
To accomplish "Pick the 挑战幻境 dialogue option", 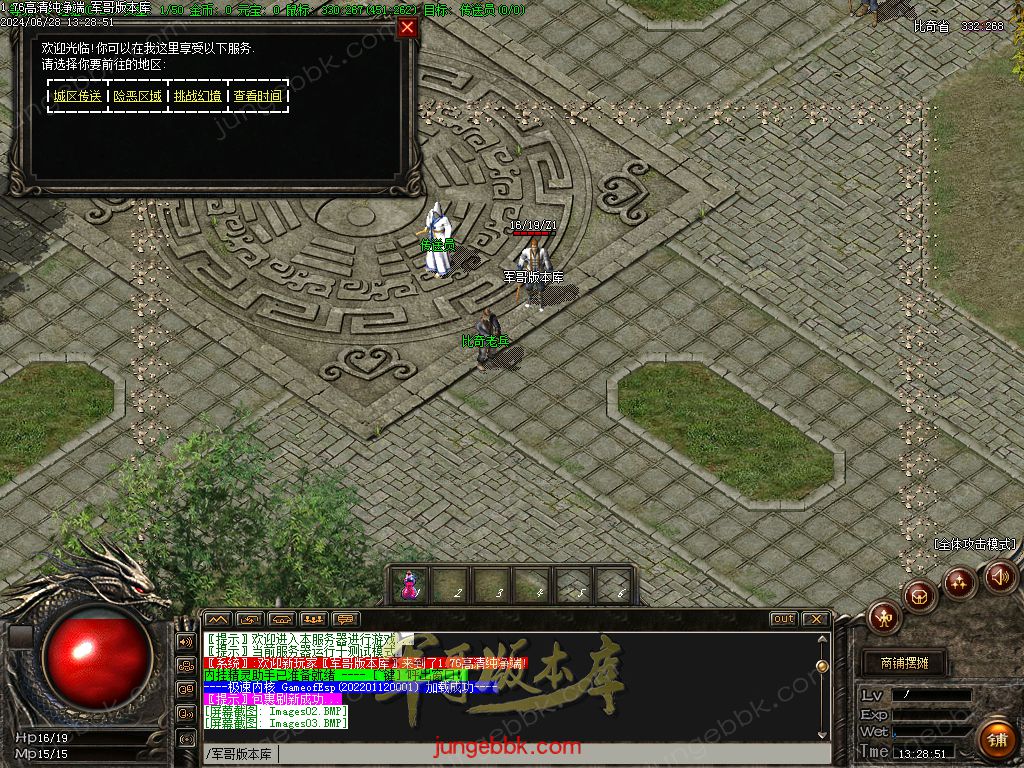I will click(x=198, y=96).
